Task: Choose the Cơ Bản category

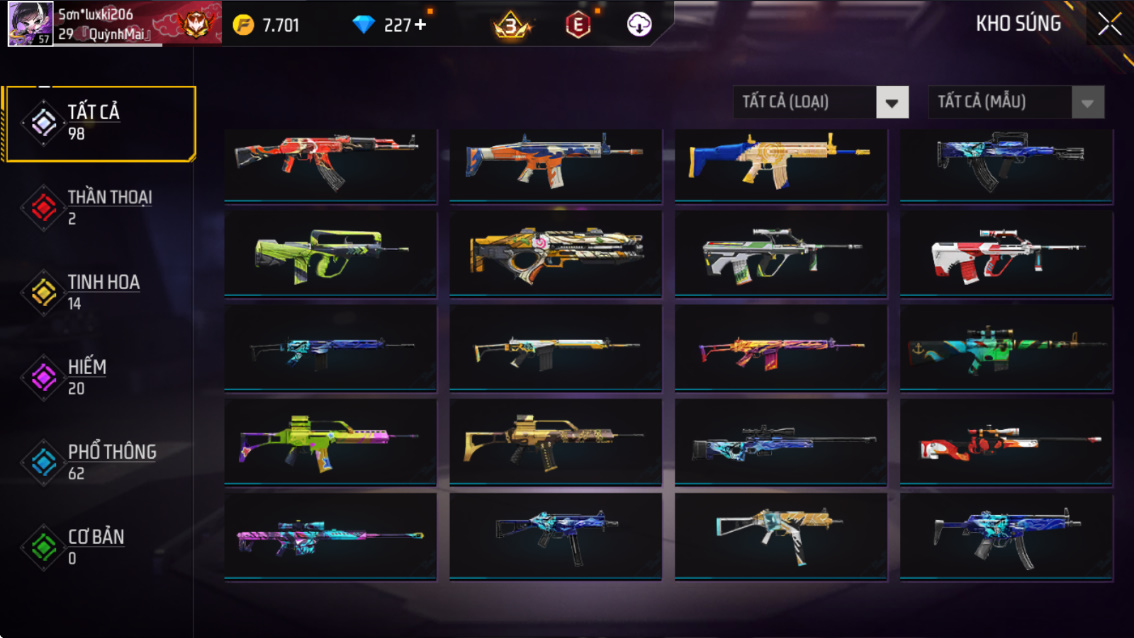Action: pos(98,547)
